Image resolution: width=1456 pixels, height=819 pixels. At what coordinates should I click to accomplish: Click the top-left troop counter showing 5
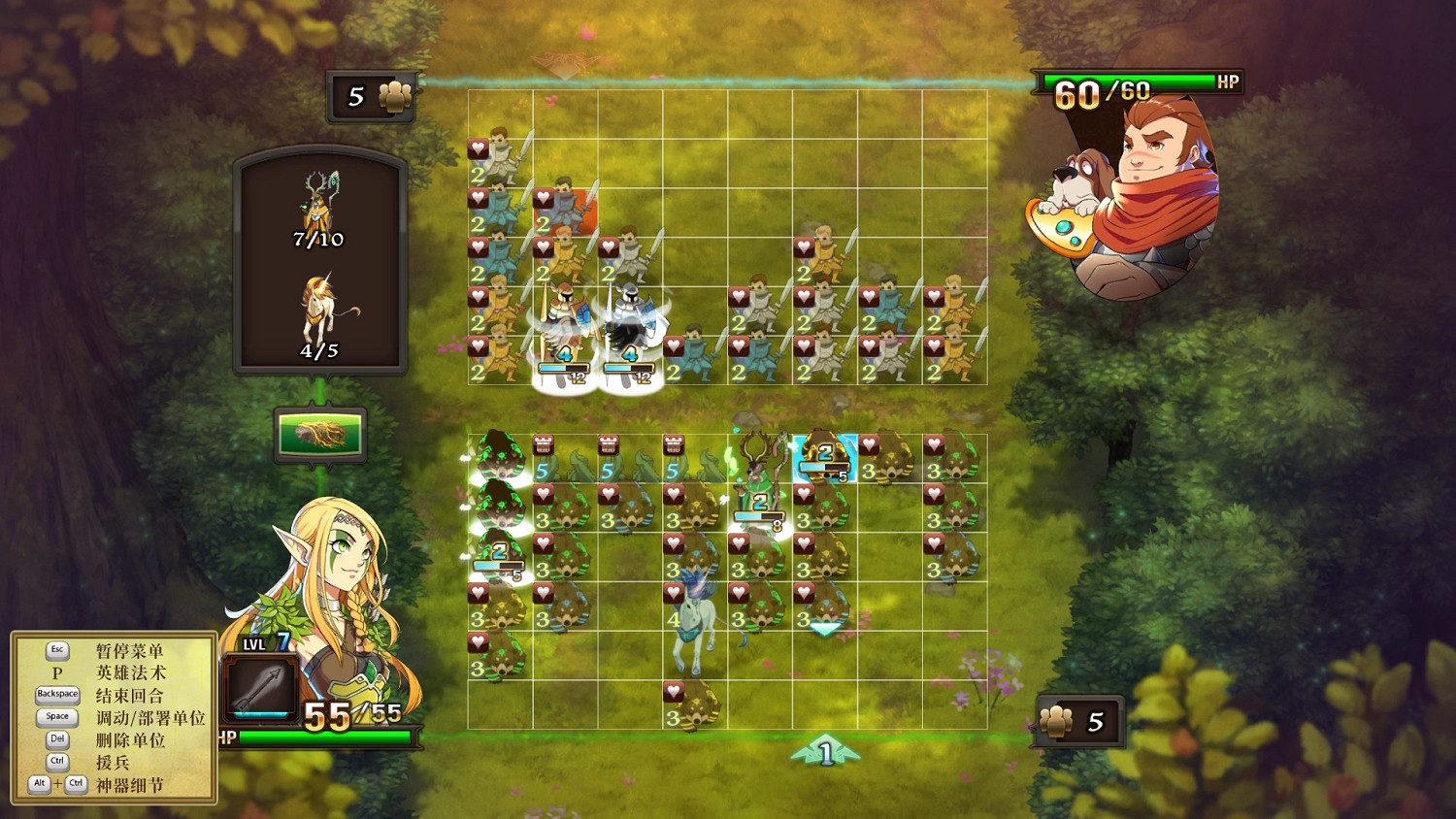pyautogui.click(x=372, y=94)
